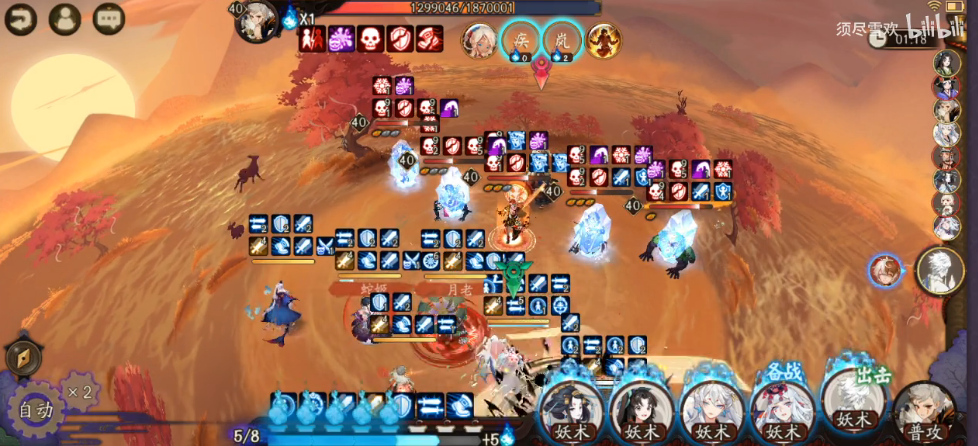Click the back arrow button
Image resolution: width=978 pixels, height=446 pixels.
pyautogui.click(x=20, y=17)
